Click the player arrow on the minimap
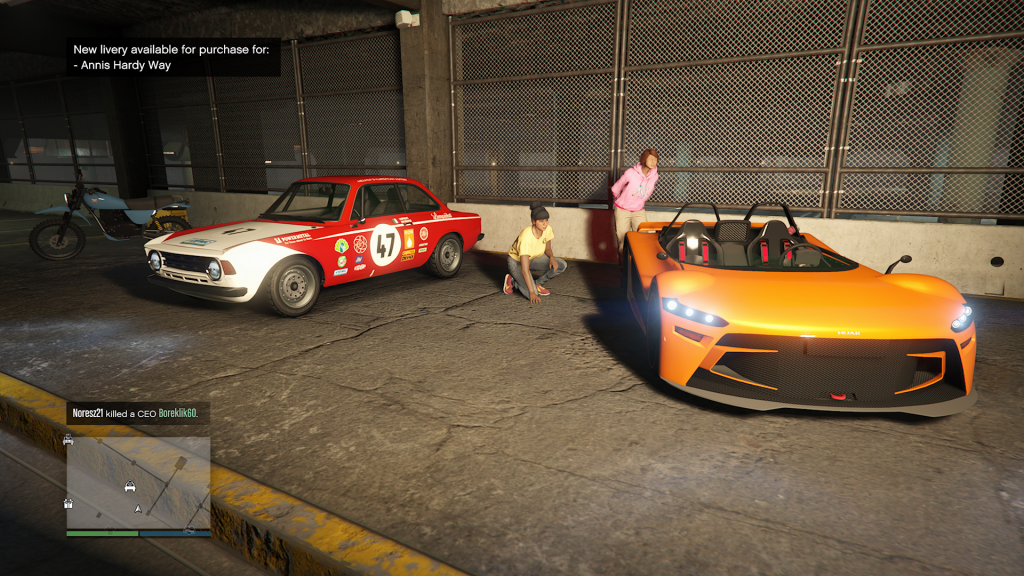Screen dimensions: 1024x576 (x=138, y=509)
